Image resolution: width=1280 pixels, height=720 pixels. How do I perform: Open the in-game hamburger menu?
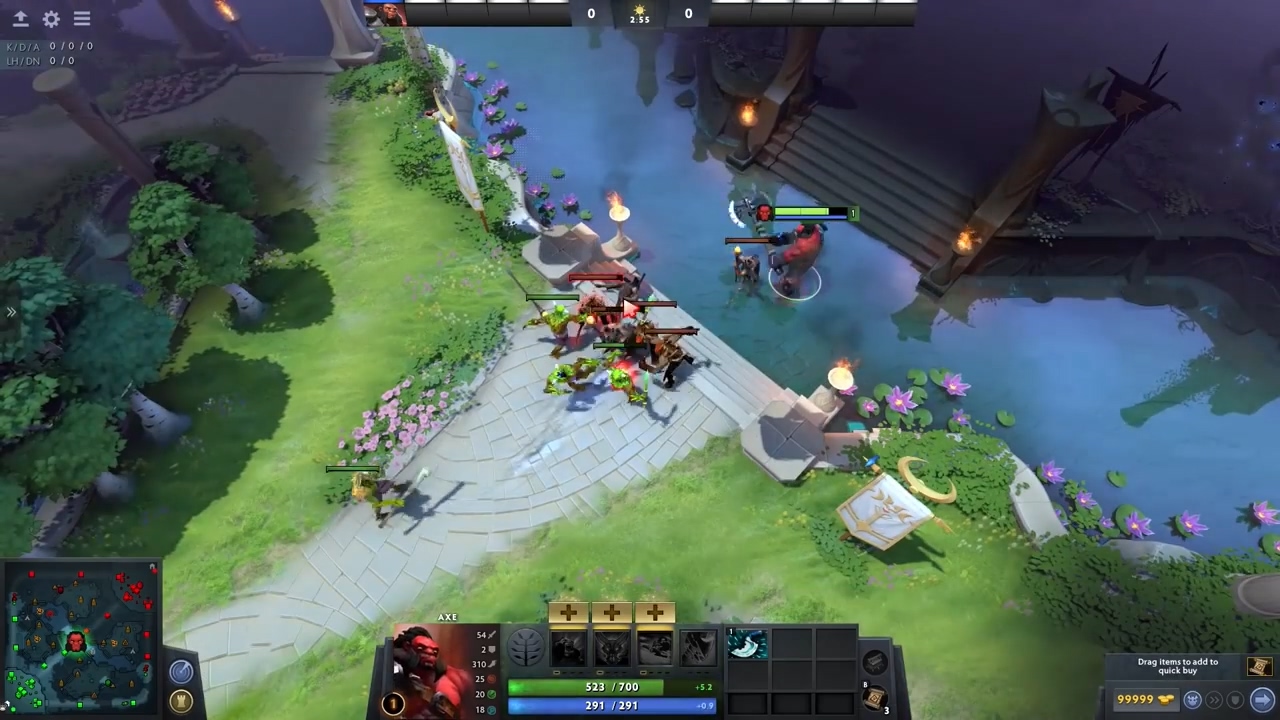(x=82, y=18)
